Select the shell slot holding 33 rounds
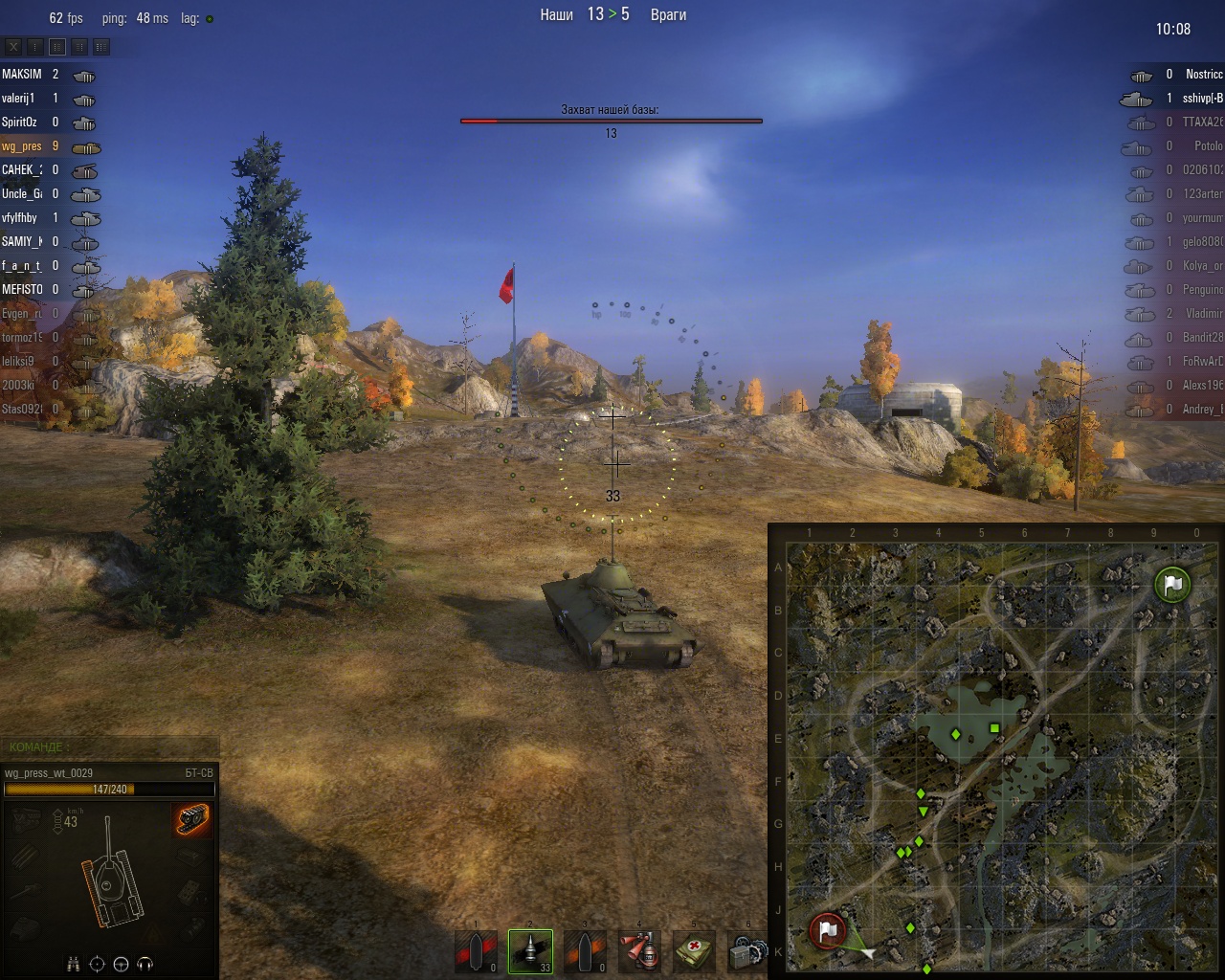 point(529,951)
